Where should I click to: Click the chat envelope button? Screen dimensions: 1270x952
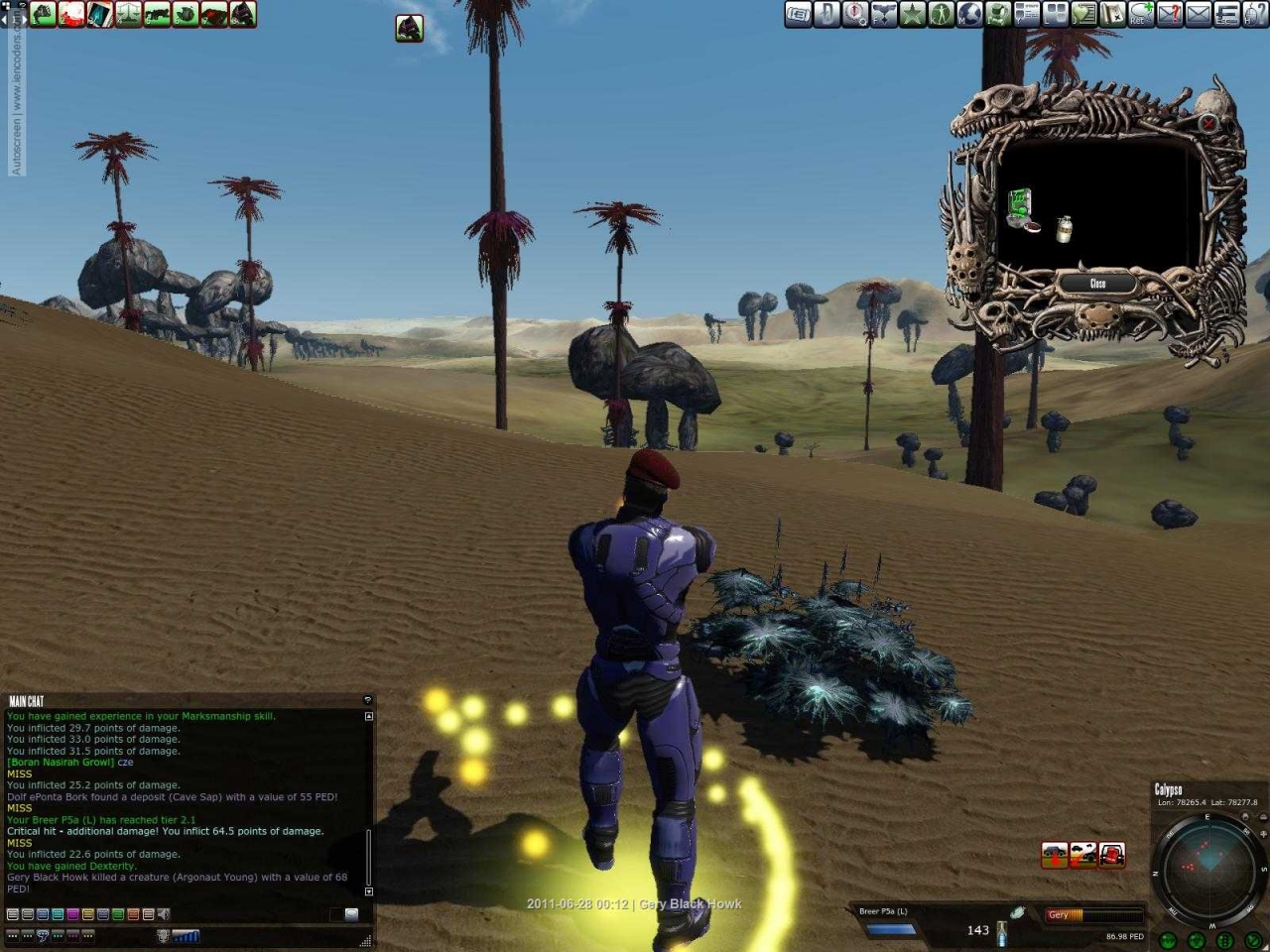(351, 914)
